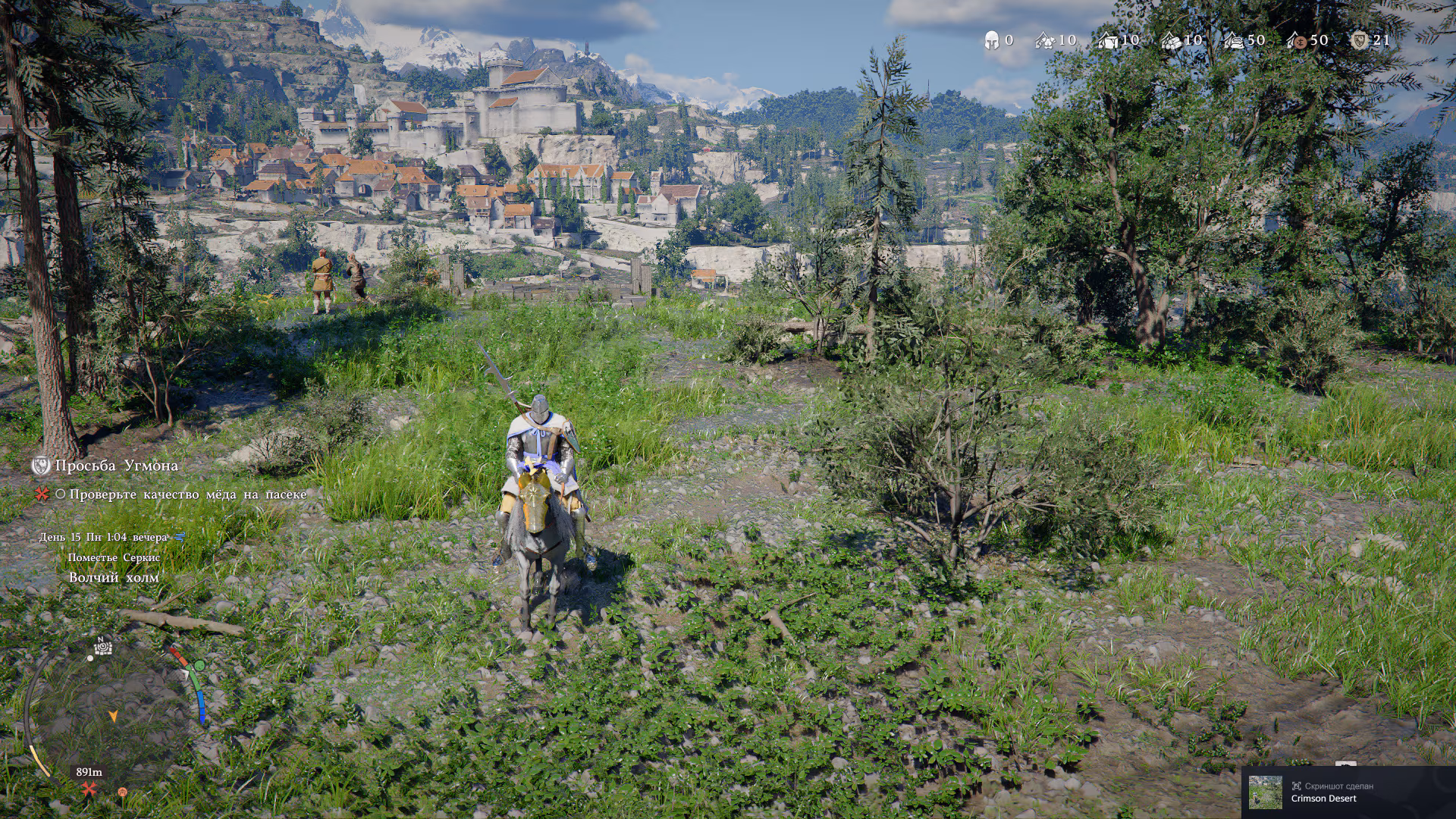This screenshot has width=1456, height=819.
Task: Open the Steam screenshot notification thumbnail
Action: (x=1266, y=792)
